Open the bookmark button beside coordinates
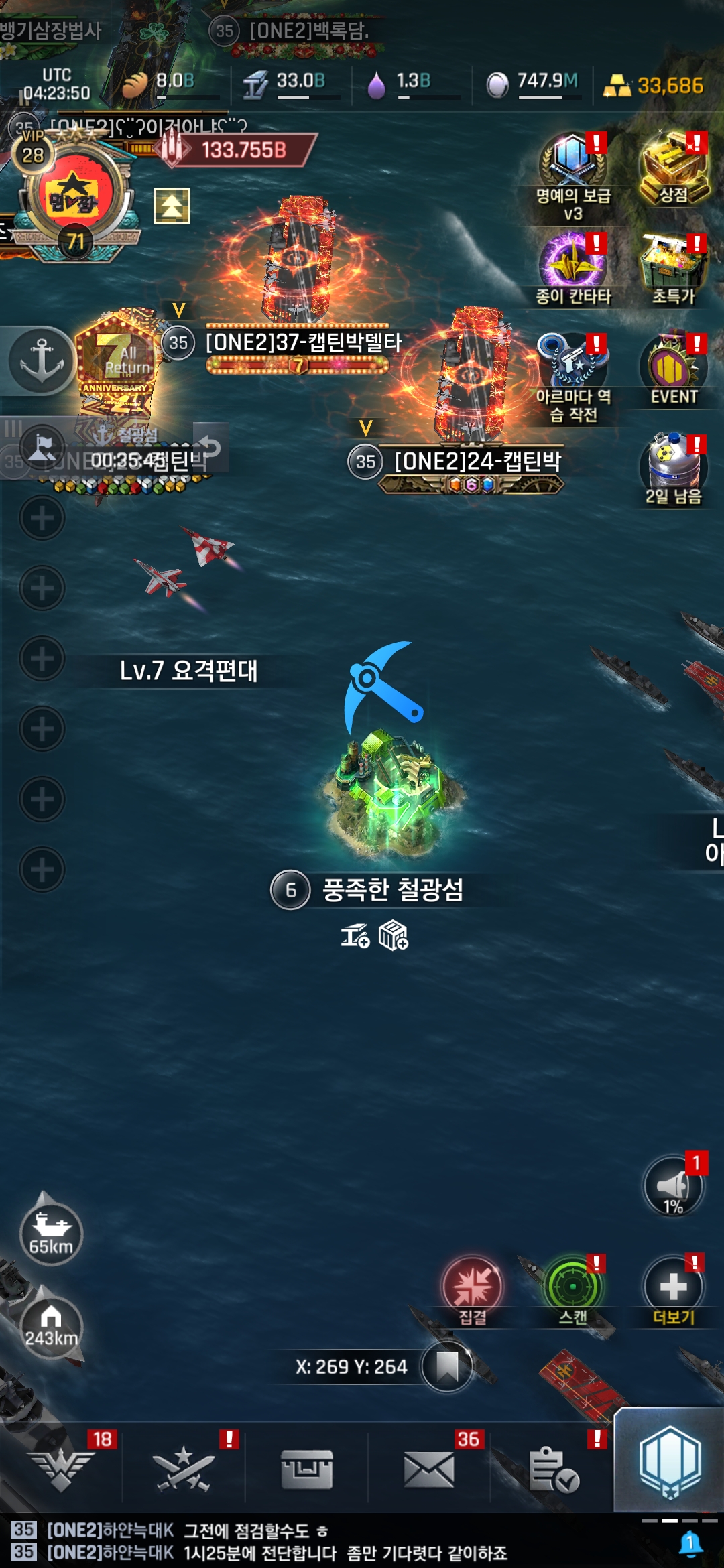Screen dimensions: 724x1568 tap(446, 1366)
